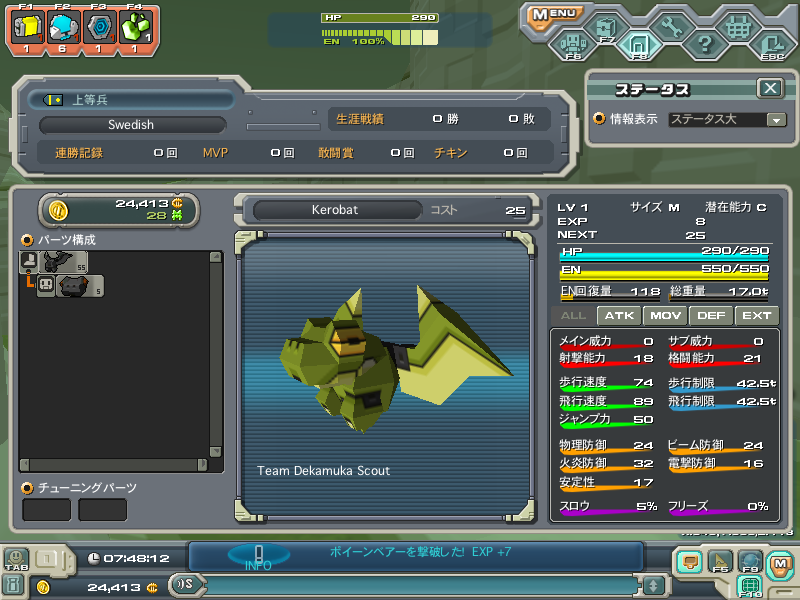
Task: Switch to the EXT stats tab
Action: click(x=756, y=315)
